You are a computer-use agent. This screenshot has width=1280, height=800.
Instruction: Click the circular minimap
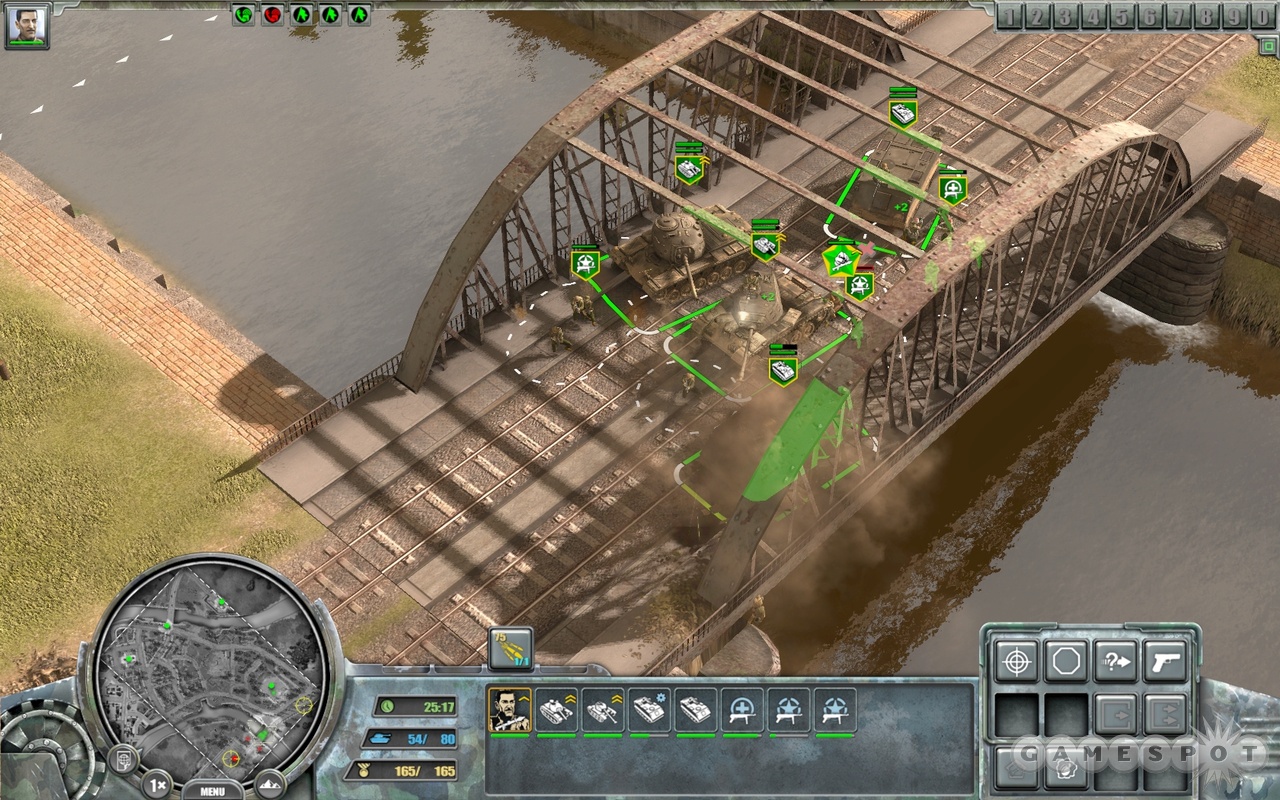pyautogui.click(x=212, y=663)
